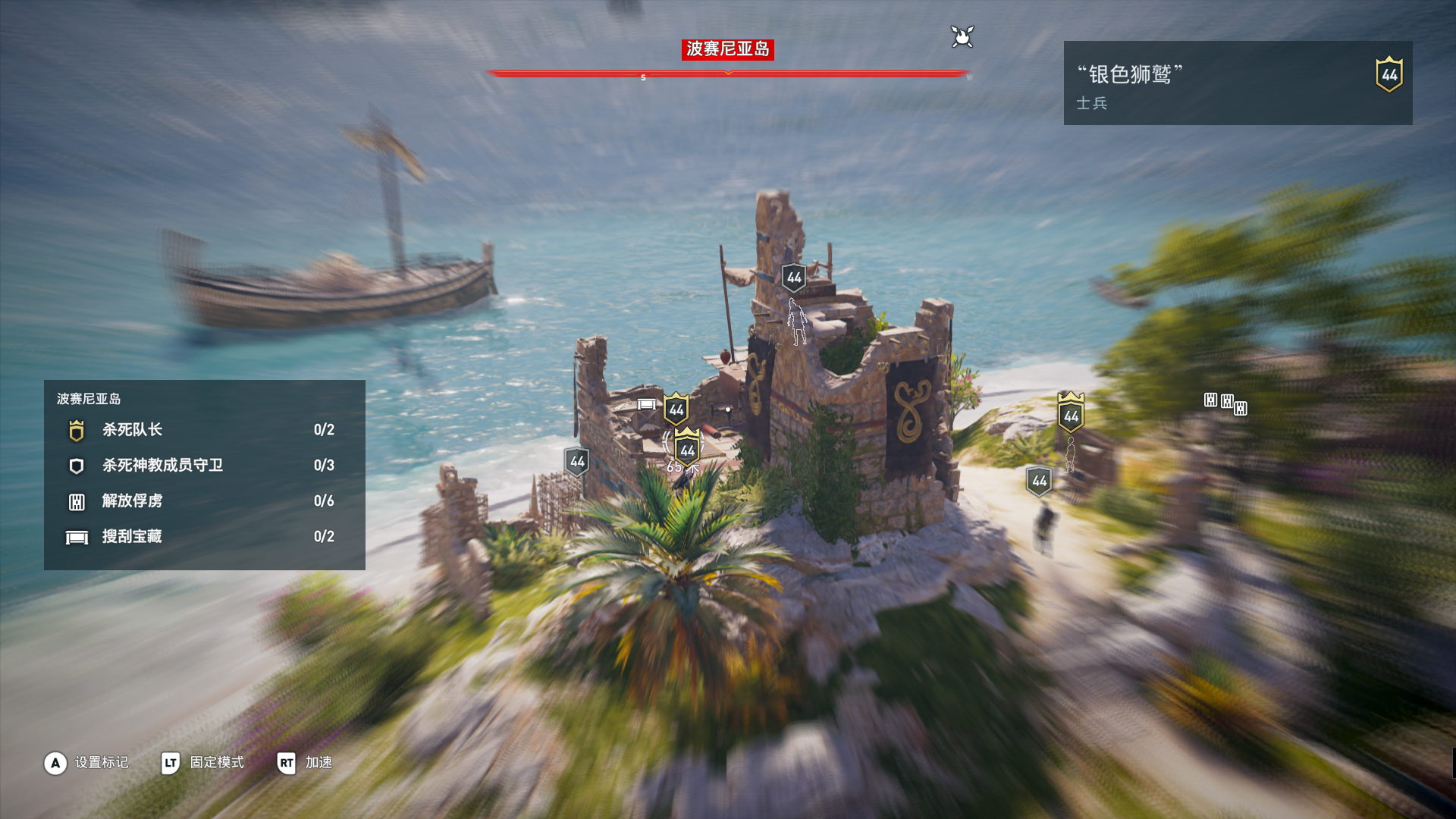Image resolution: width=1456 pixels, height=819 pixels.
Task: Select the 杀死神教成员守卫 objective row
Action: [203, 466]
